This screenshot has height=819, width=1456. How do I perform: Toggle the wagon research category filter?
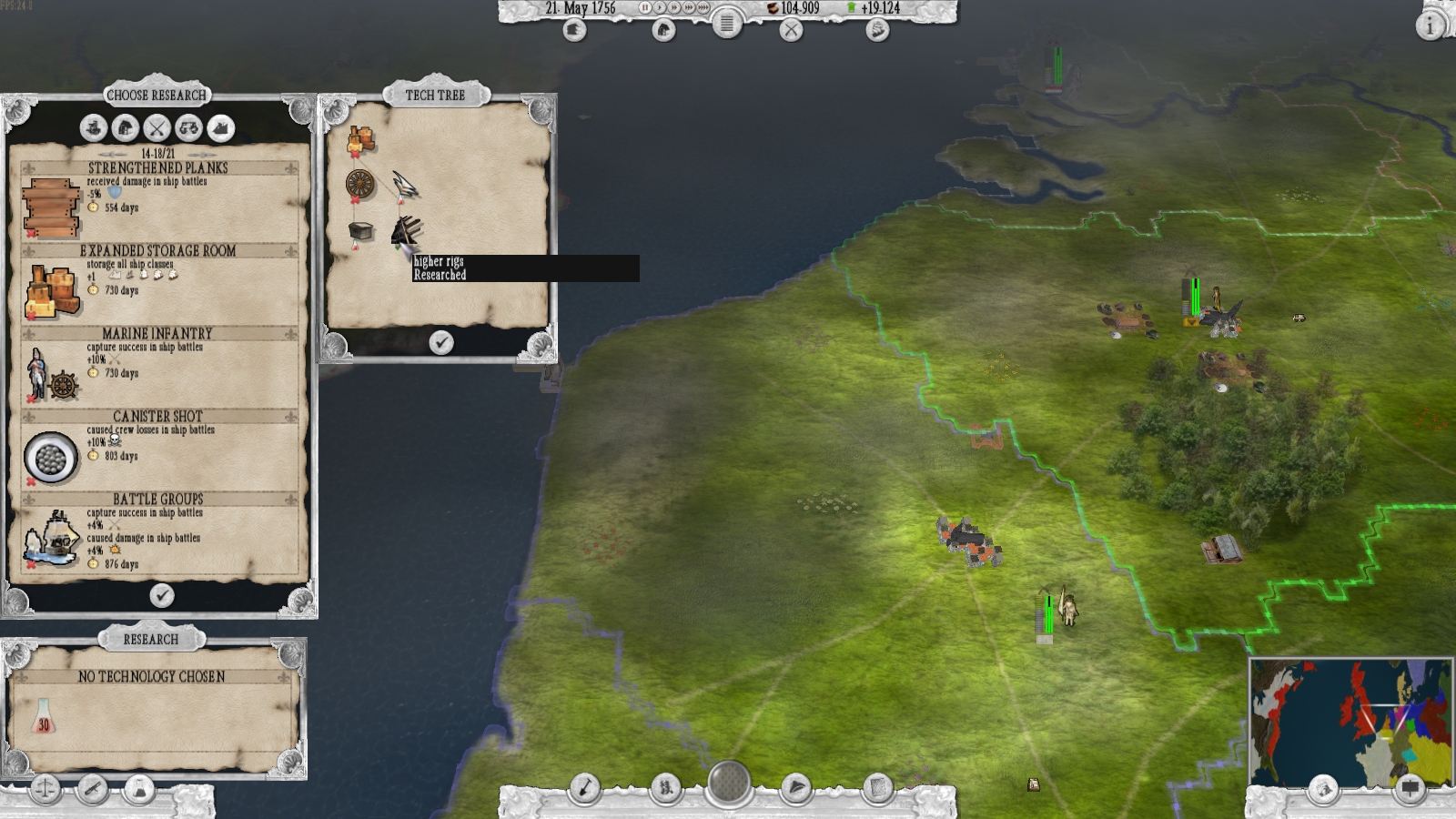(187, 128)
